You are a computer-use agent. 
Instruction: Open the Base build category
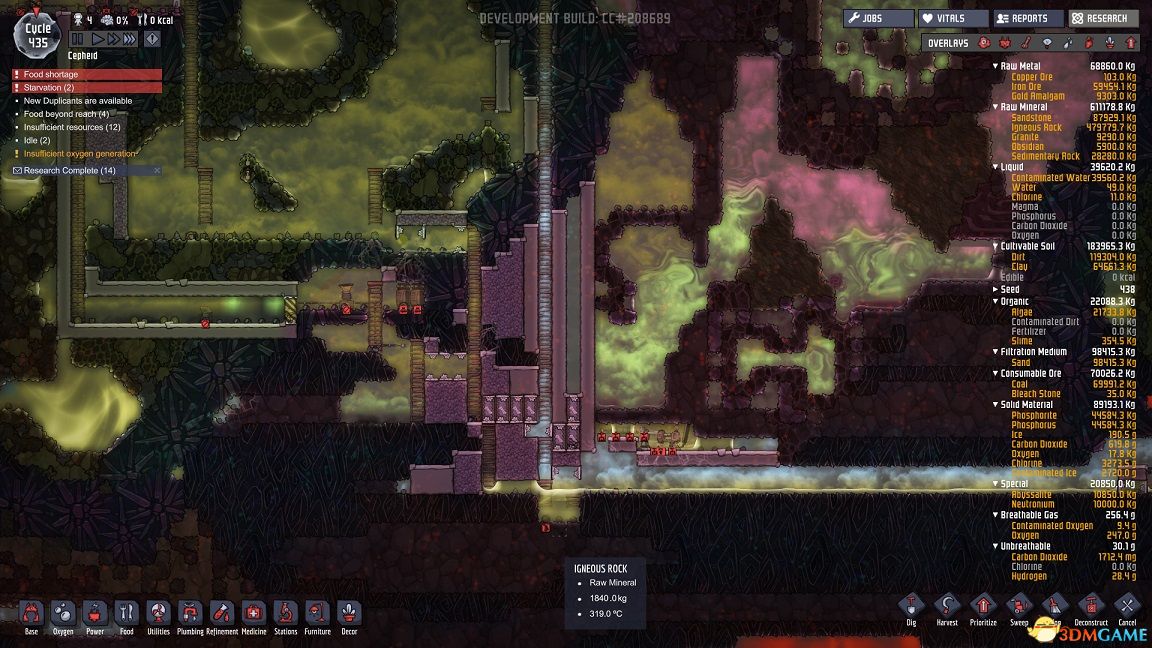31,613
